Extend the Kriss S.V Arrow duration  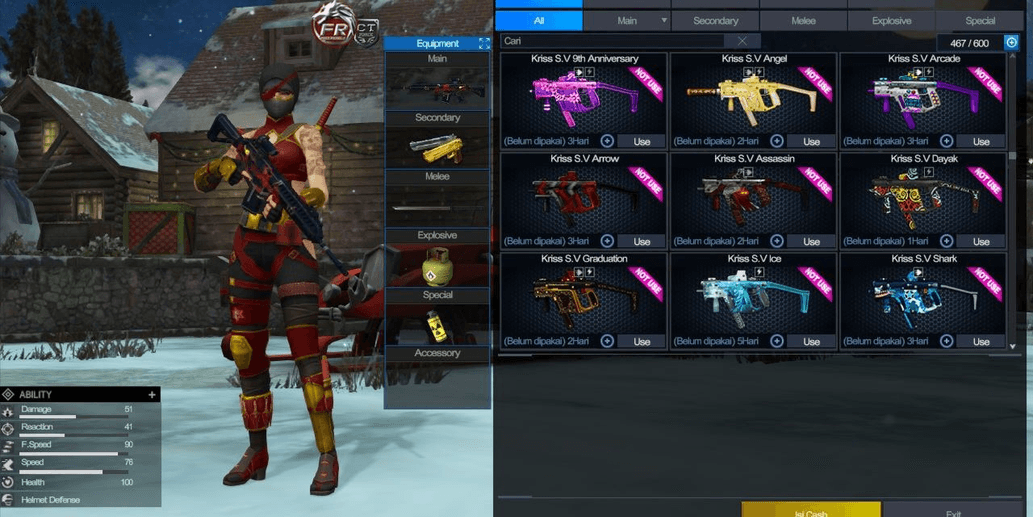pyautogui.click(x=607, y=241)
